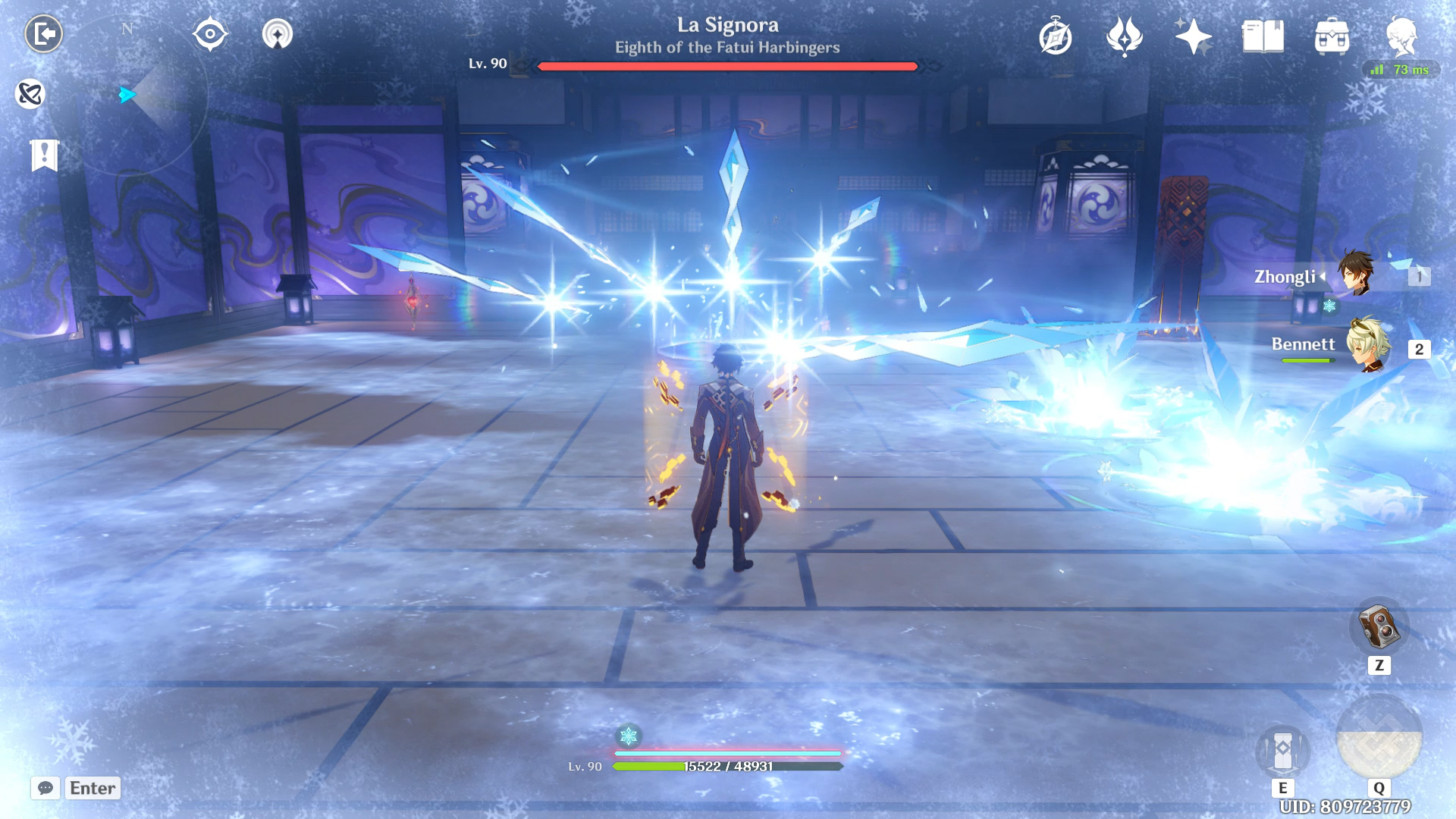Open the crossed-swords challenge icon
Screen dimensions: 1456x819
[30, 94]
